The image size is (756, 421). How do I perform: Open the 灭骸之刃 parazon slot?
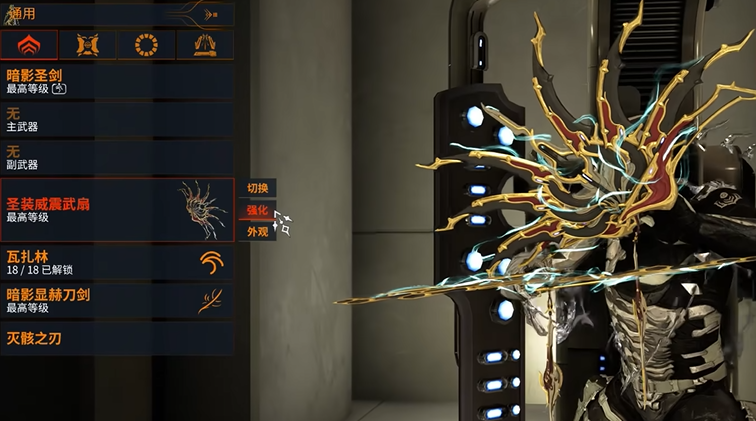click(117, 338)
